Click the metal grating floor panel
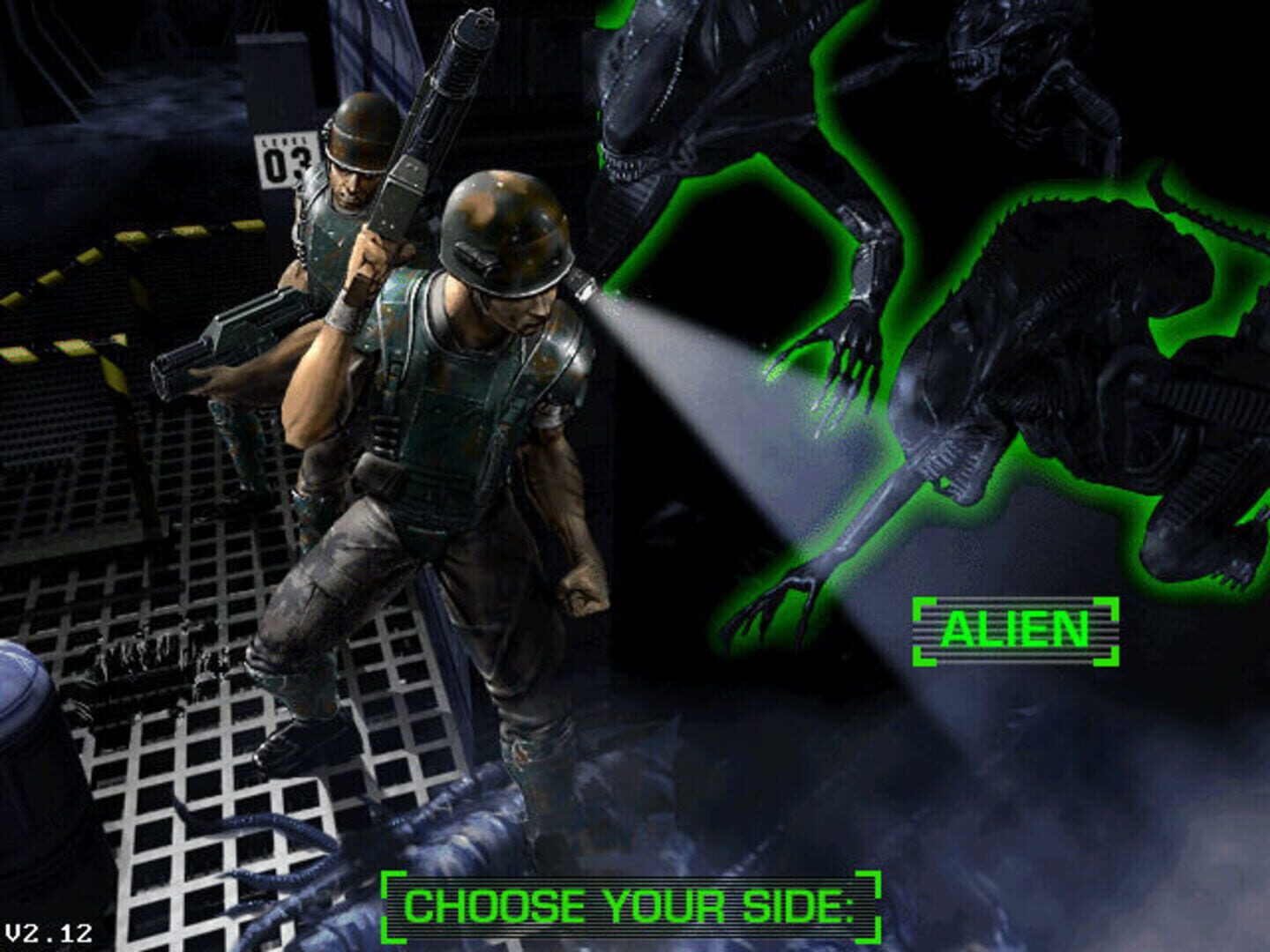This screenshot has width=1270, height=952. click(176, 767)
